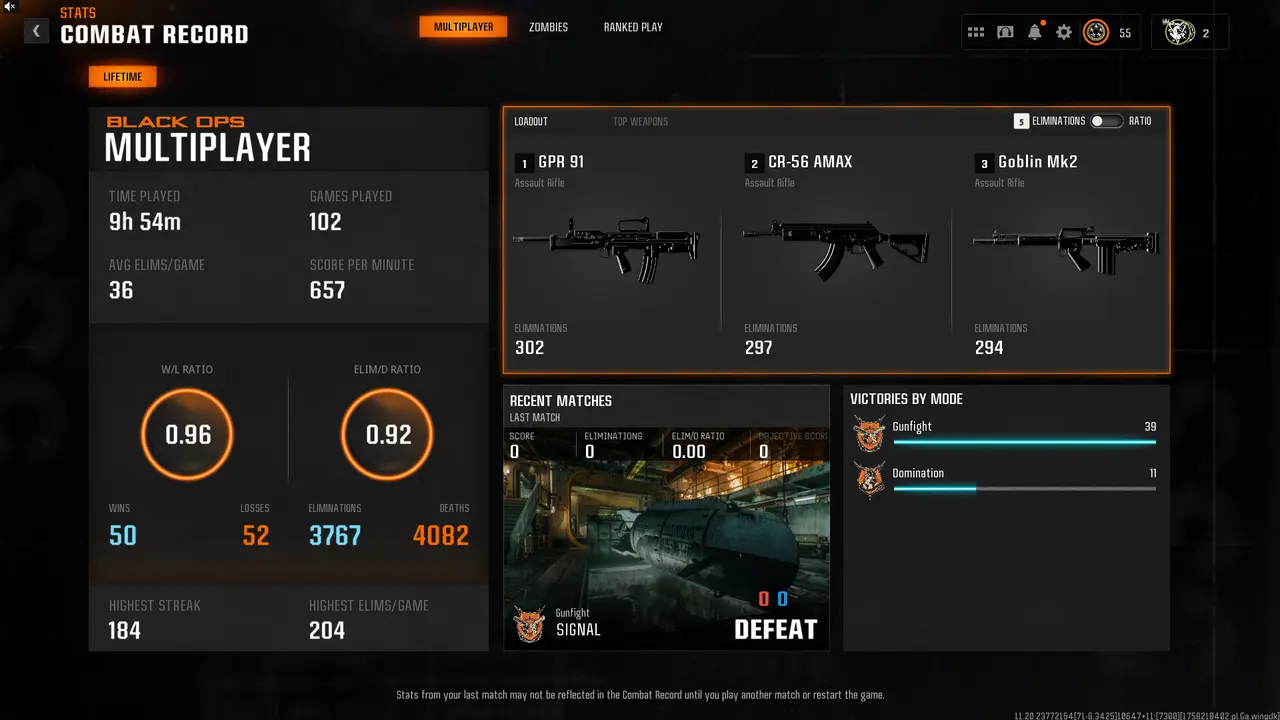This screenshot has height=720, width=1280.
Task: Select the Gunfight victories row
Action: [x=1005, y=434]
